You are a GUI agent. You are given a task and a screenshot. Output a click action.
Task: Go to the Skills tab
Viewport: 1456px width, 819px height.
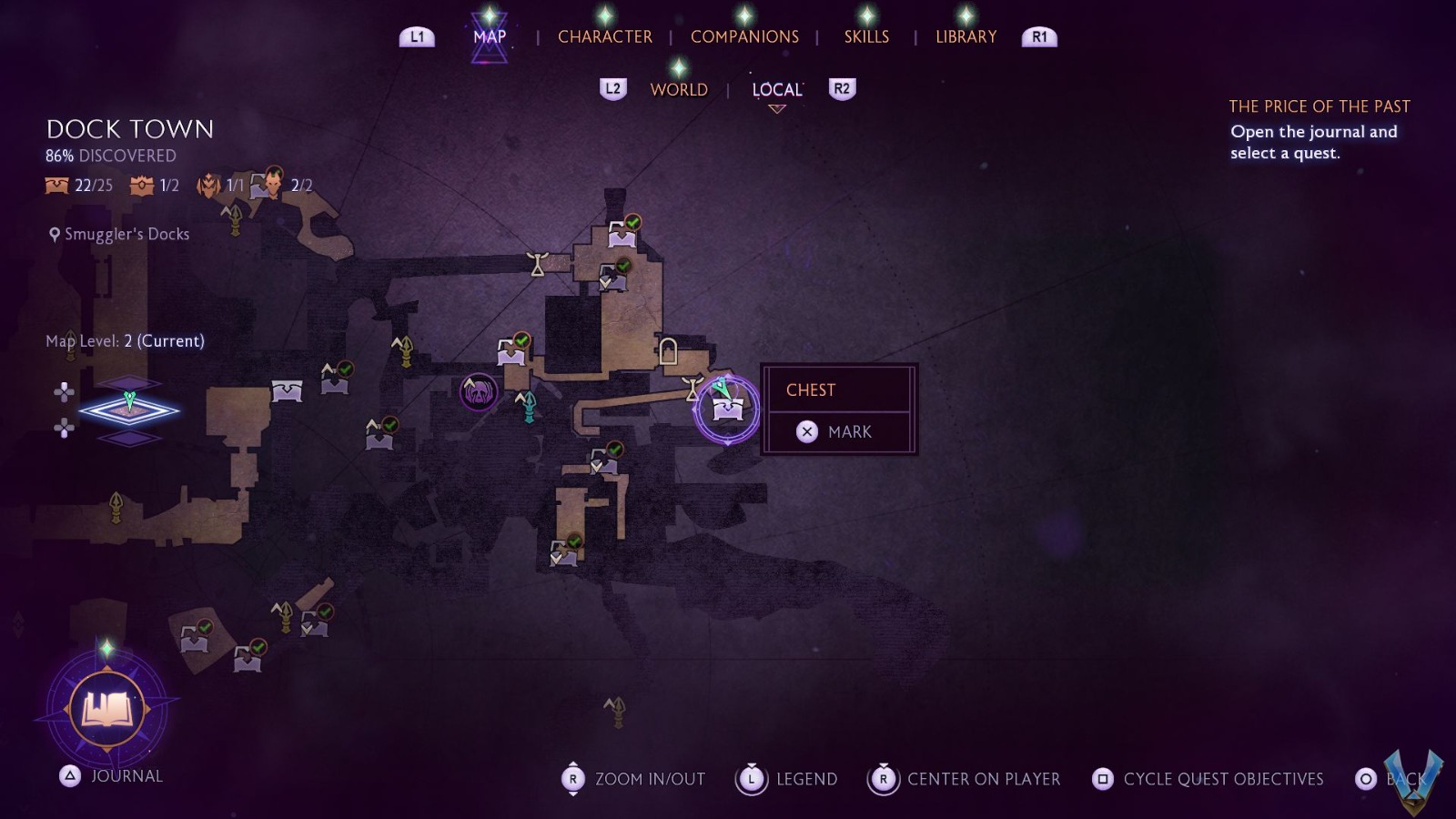866,36
